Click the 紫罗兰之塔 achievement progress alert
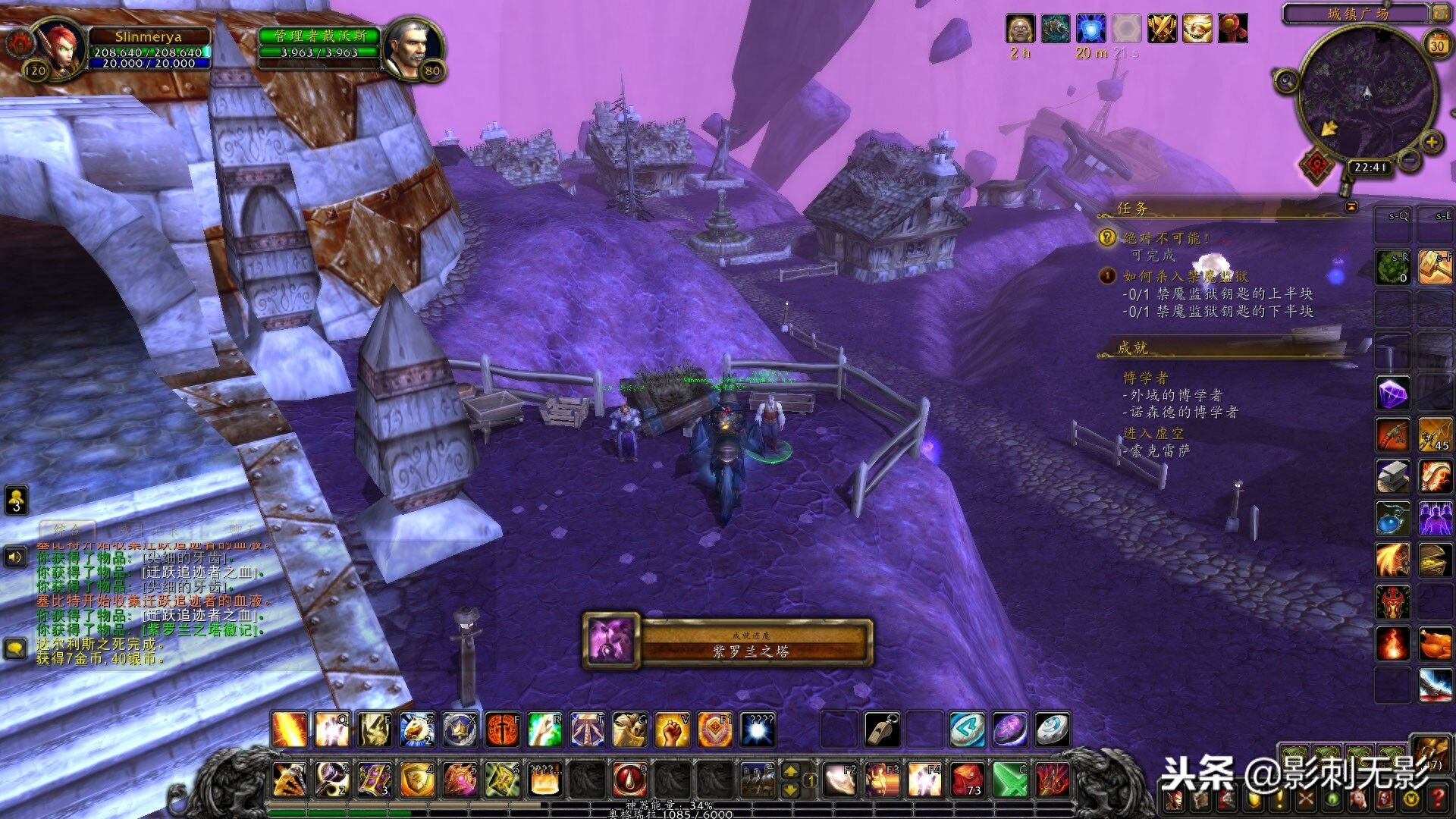The width and height of the screenshot is (1456, 819). tap(728, 642)
